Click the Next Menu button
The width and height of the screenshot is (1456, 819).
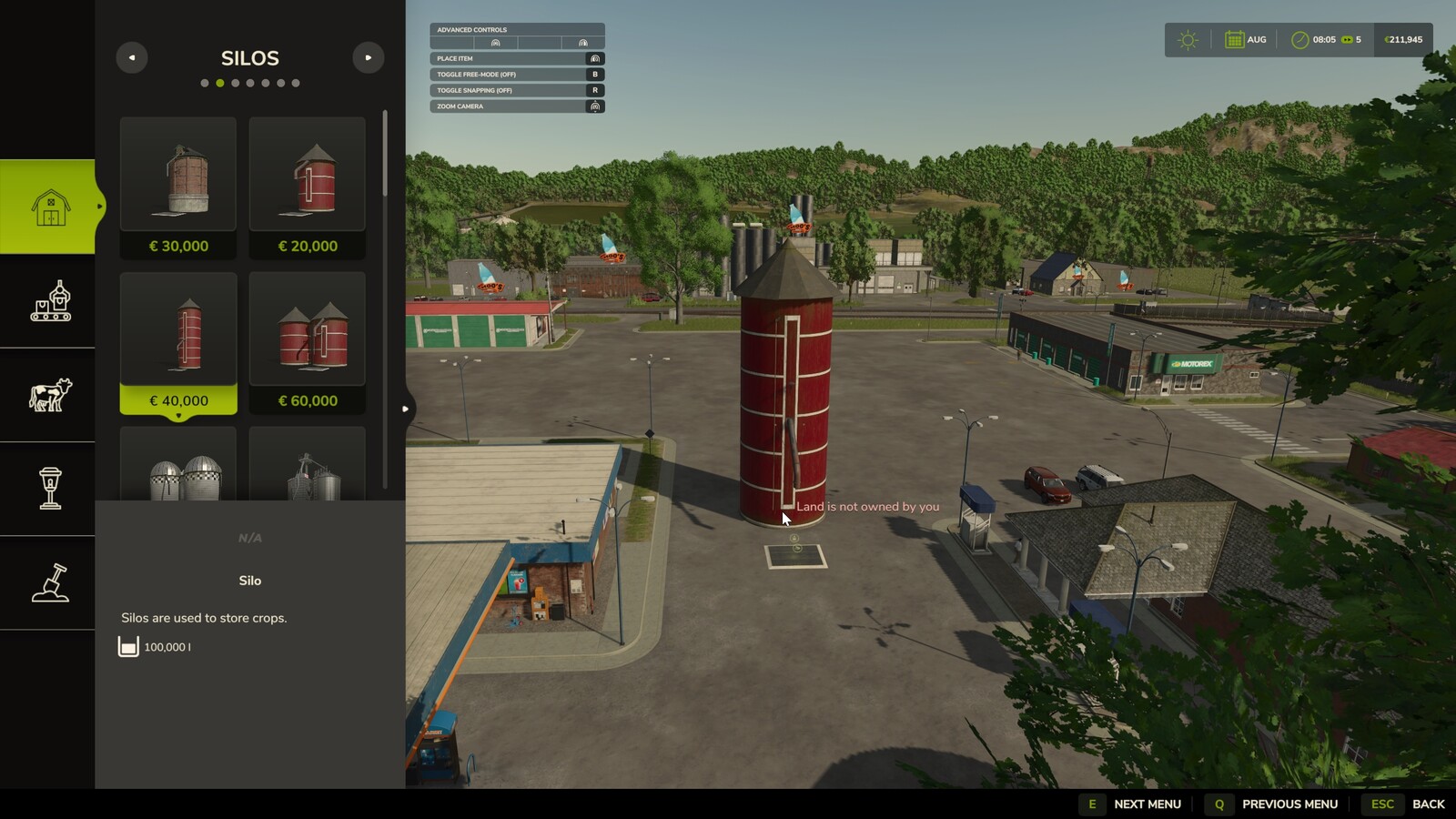[1131, 804]
